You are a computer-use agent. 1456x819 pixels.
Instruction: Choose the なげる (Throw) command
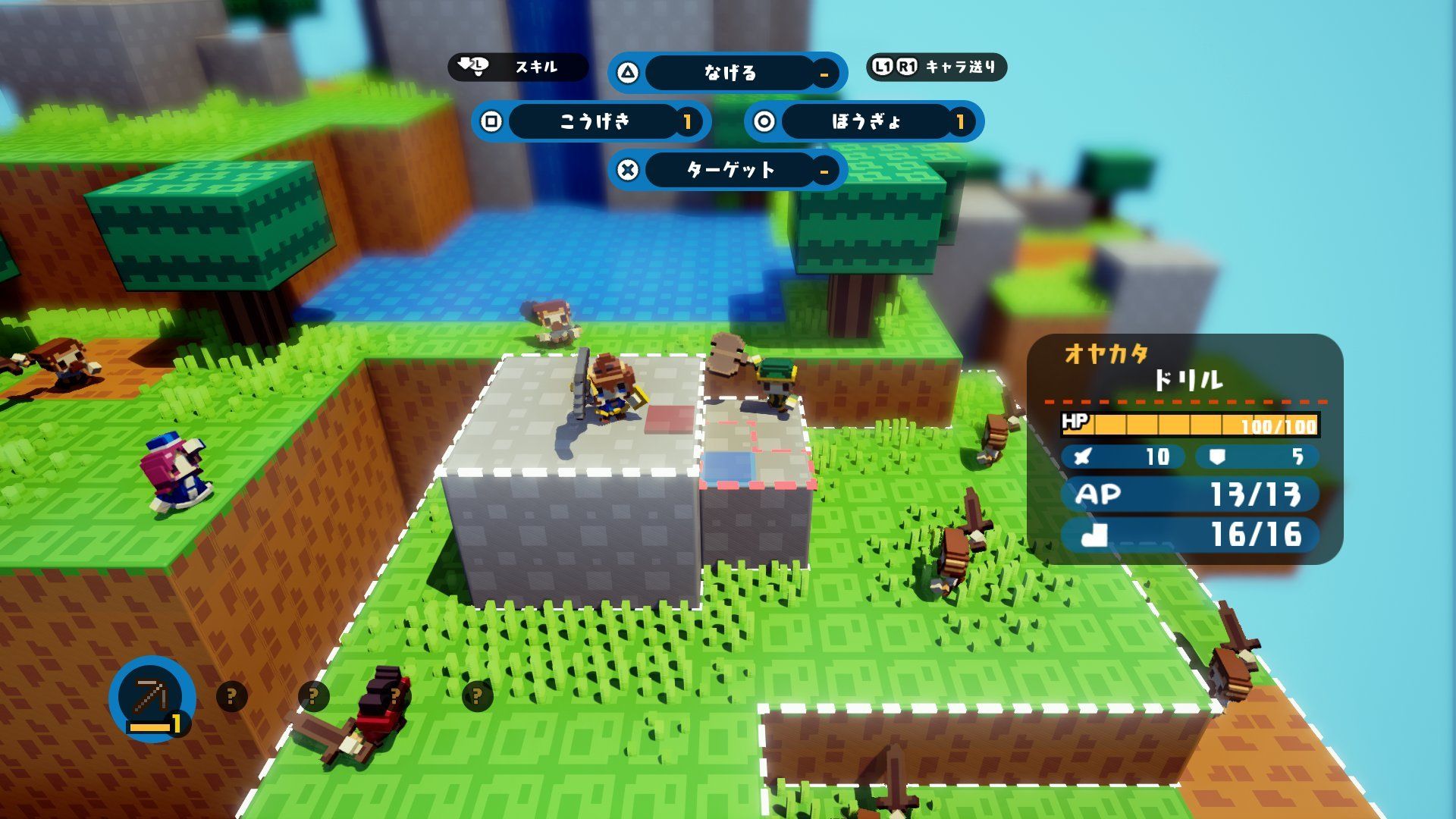point(728,73)
